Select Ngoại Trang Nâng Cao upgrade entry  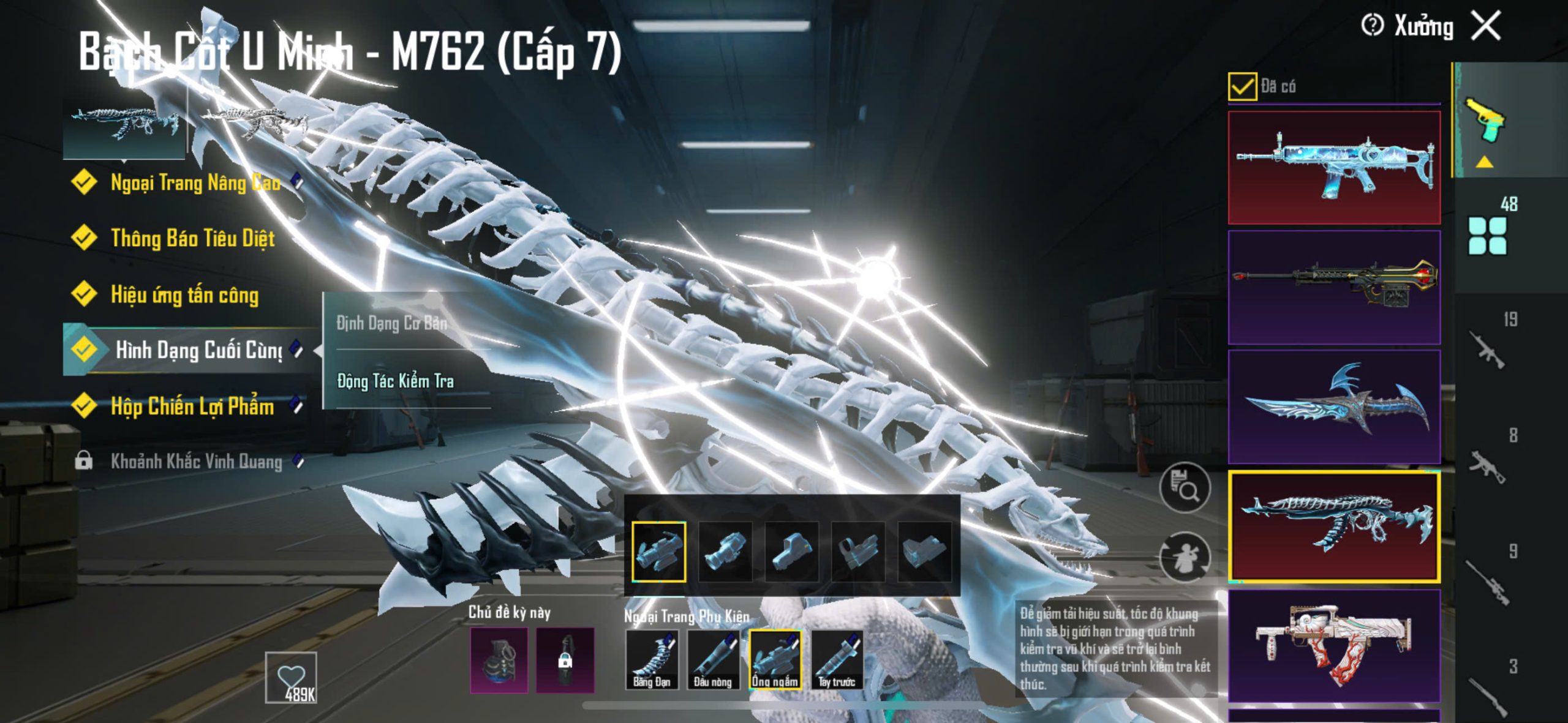(x=195, y=182)
